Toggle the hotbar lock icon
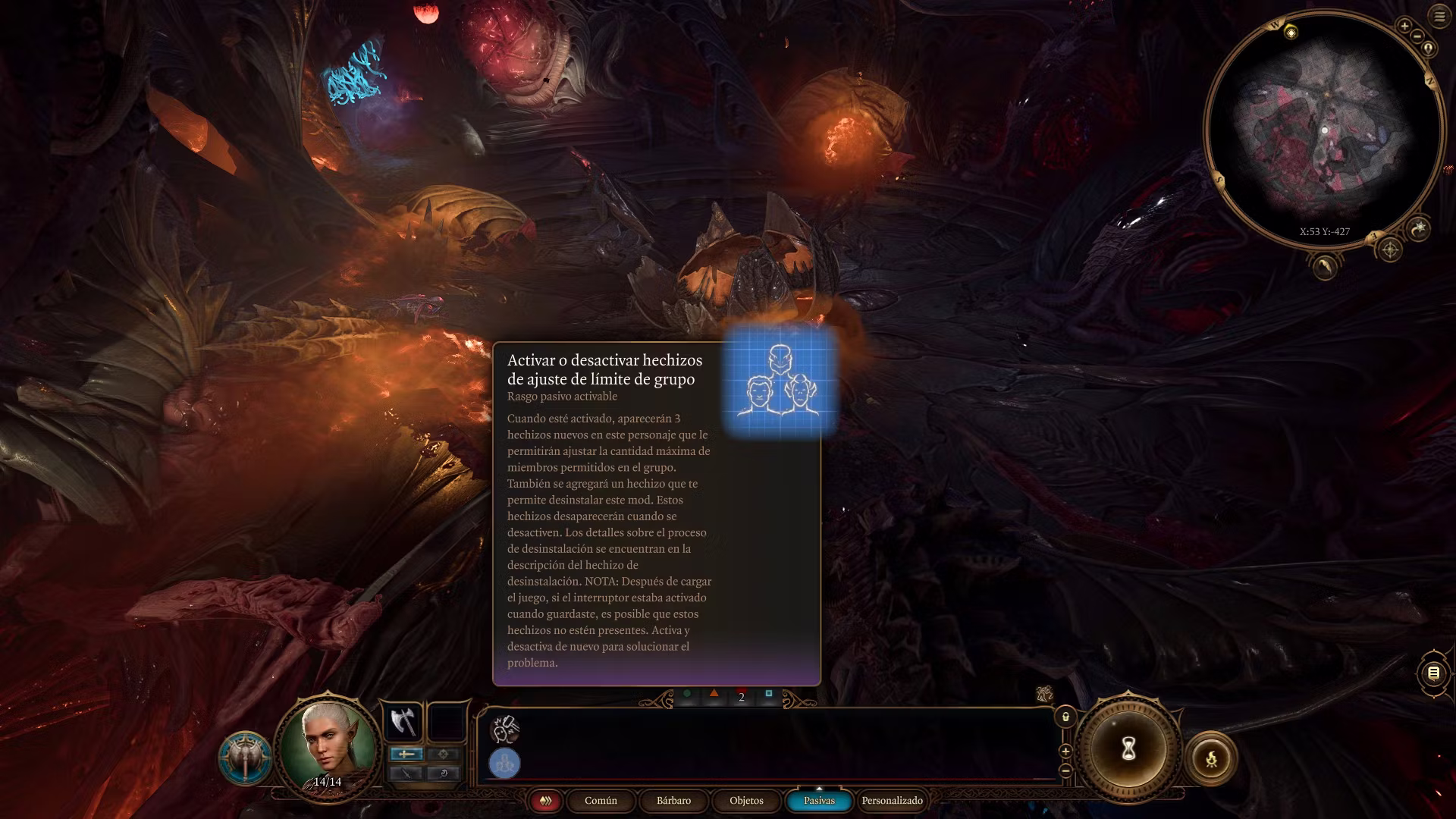The width and height of the screenshot is (1456, 819). [x=1065, y=717]
